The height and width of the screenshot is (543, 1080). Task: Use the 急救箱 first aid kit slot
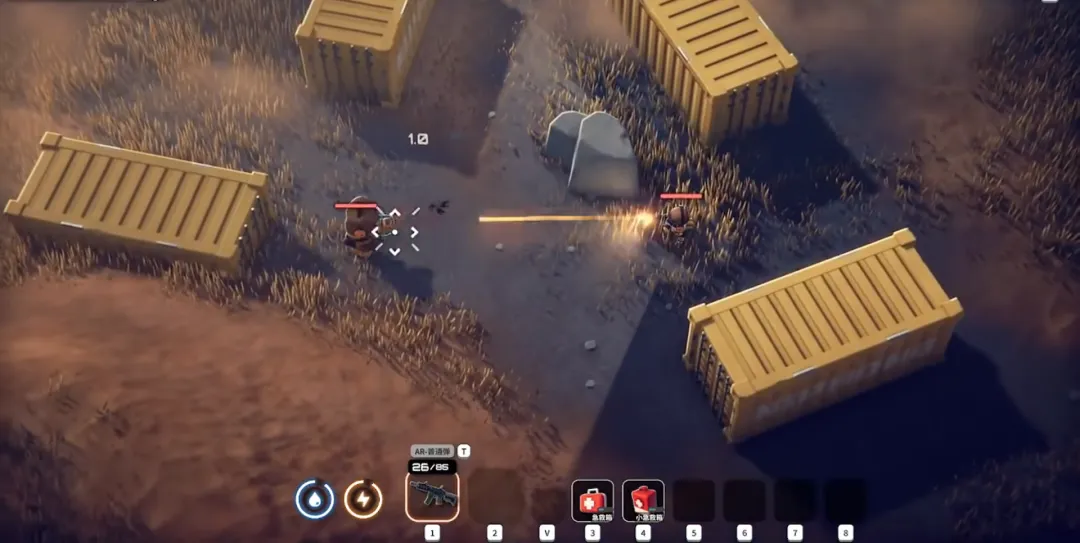click(x=592, y=500)
